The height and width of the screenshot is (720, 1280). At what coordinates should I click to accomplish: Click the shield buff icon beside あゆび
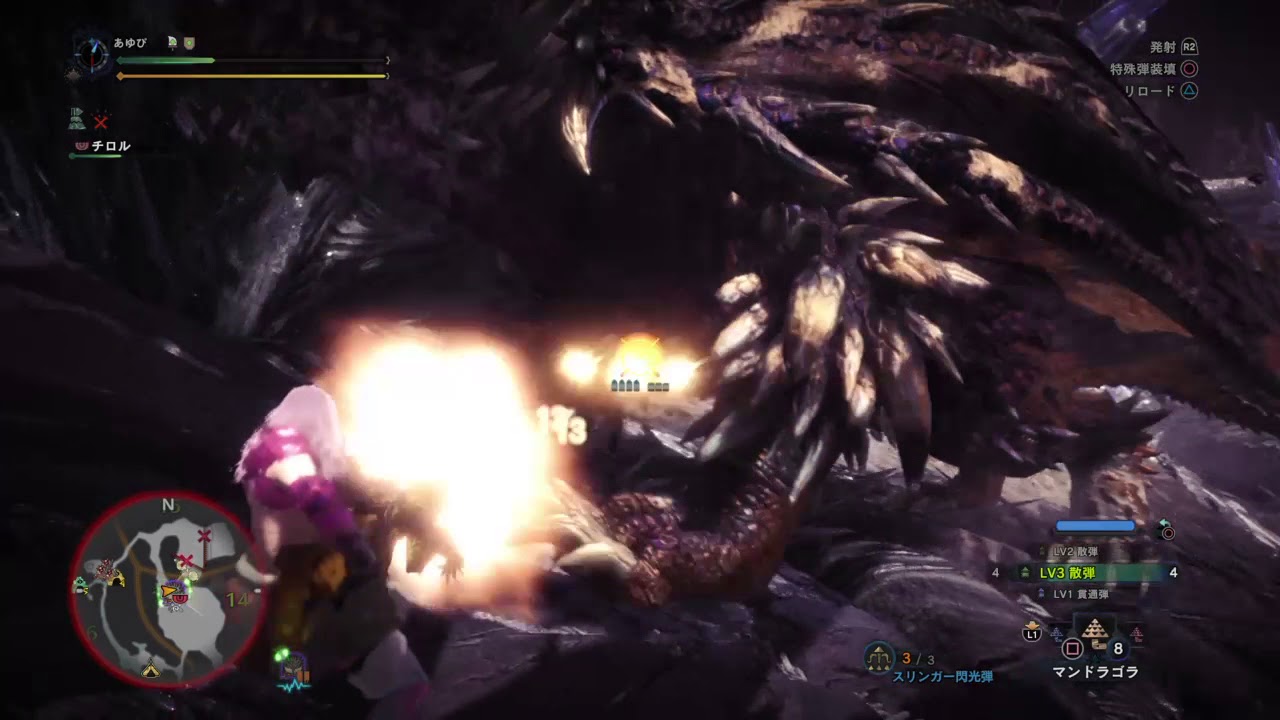[188, 43]
